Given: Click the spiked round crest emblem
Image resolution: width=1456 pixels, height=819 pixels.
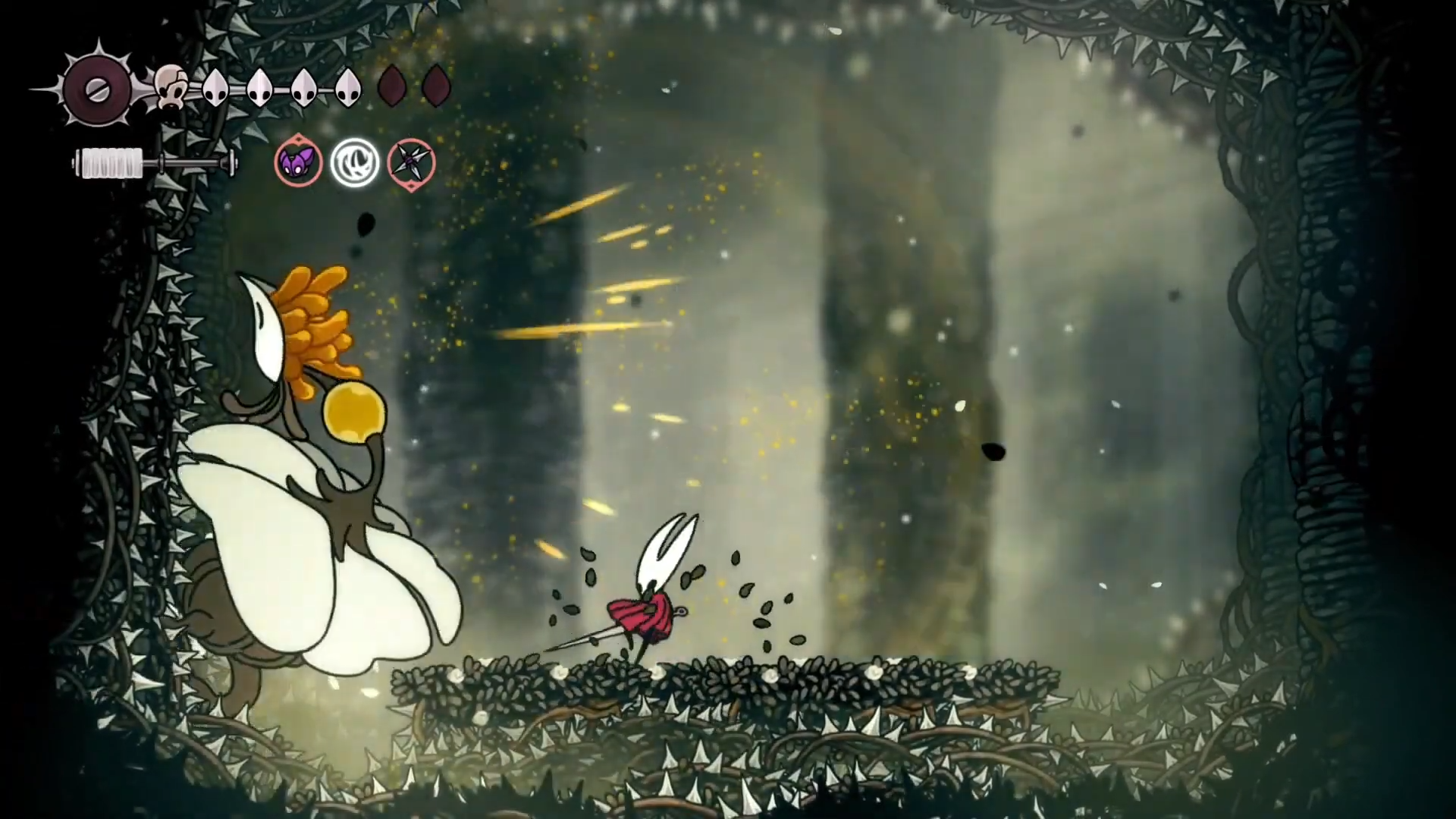Looking at the screenshot, I should coord(97,89).
